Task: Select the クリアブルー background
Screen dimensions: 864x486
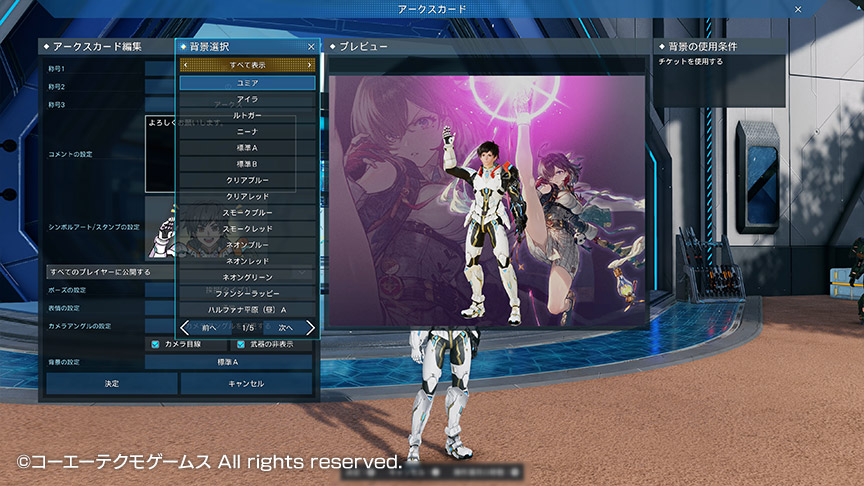Action: pyautogui.click(x=247, y=180)
